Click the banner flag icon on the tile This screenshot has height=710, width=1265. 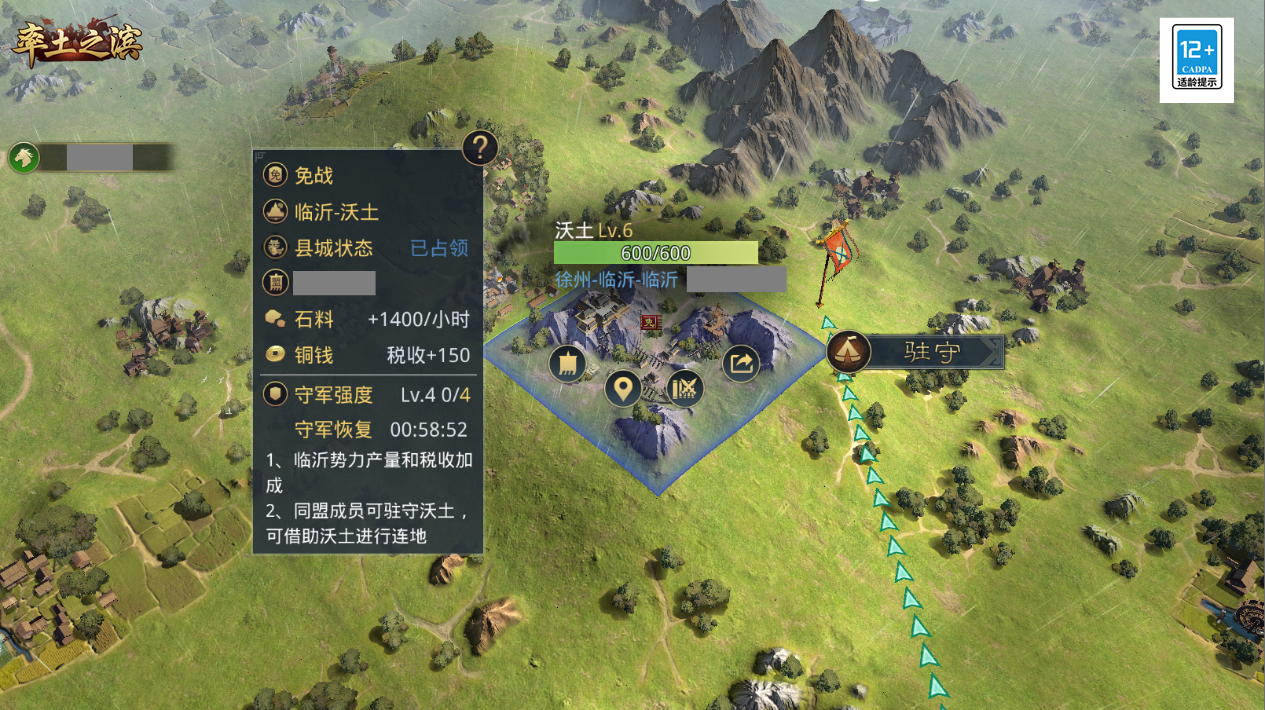(568, 364)
